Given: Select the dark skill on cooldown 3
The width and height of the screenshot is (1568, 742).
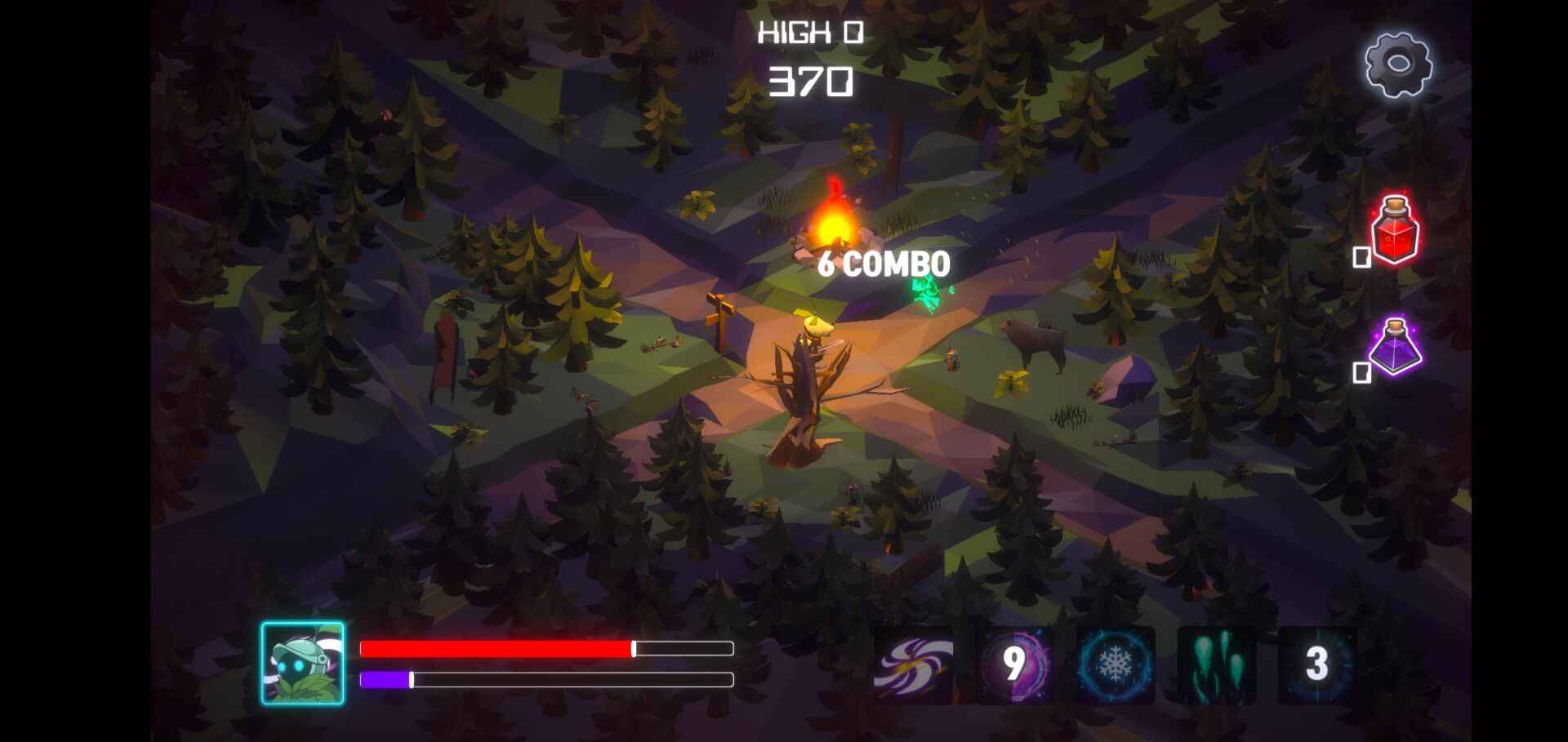Looking at the screenshot, I should pos(1316,665).
